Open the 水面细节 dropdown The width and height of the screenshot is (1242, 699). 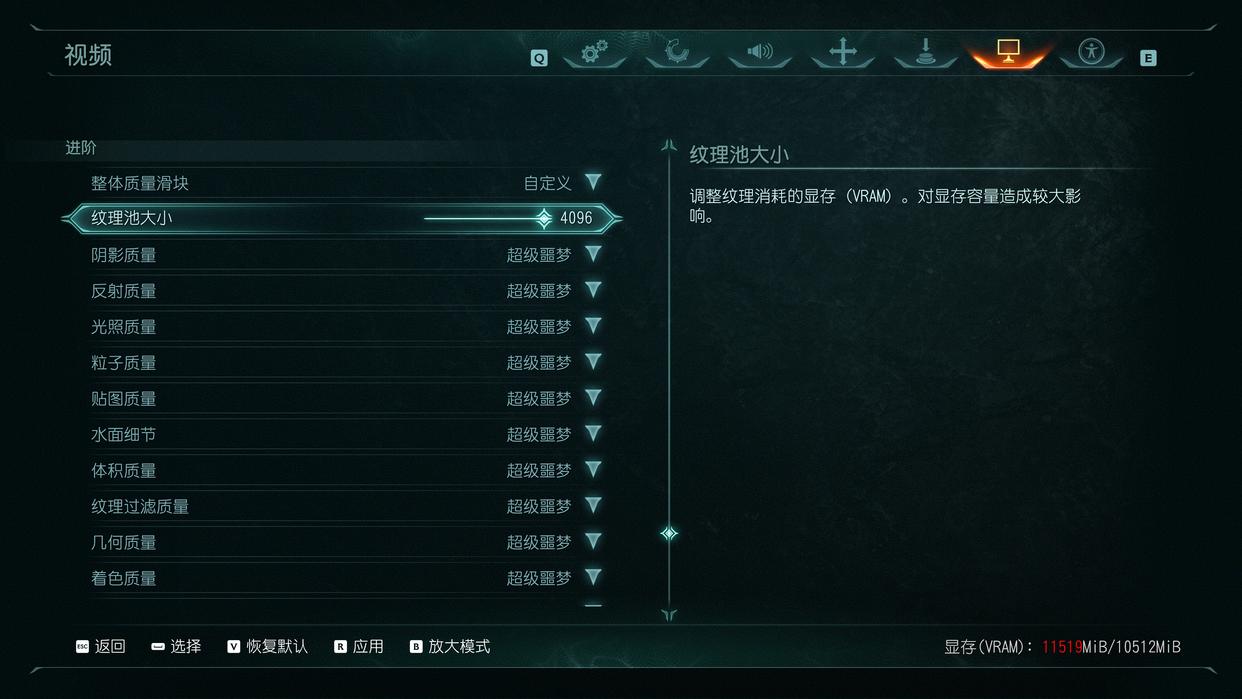coord(593,434)
